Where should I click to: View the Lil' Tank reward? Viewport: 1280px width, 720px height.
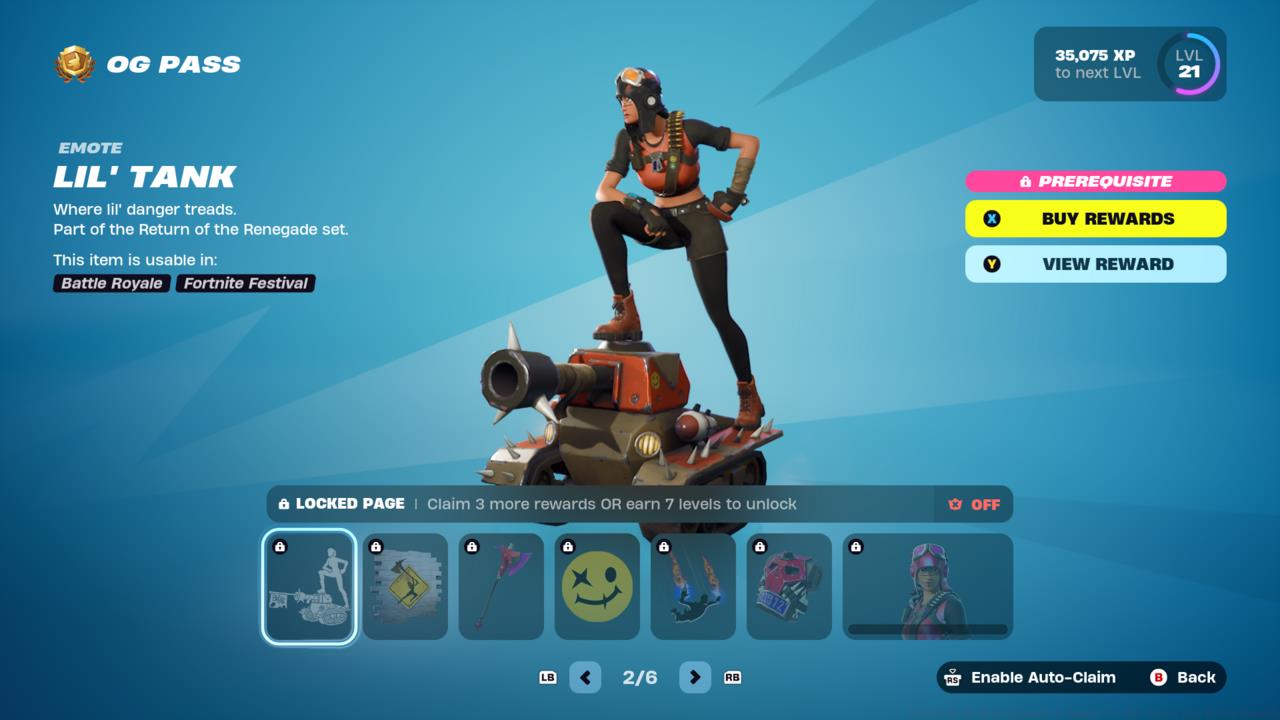coord(1095,264)
